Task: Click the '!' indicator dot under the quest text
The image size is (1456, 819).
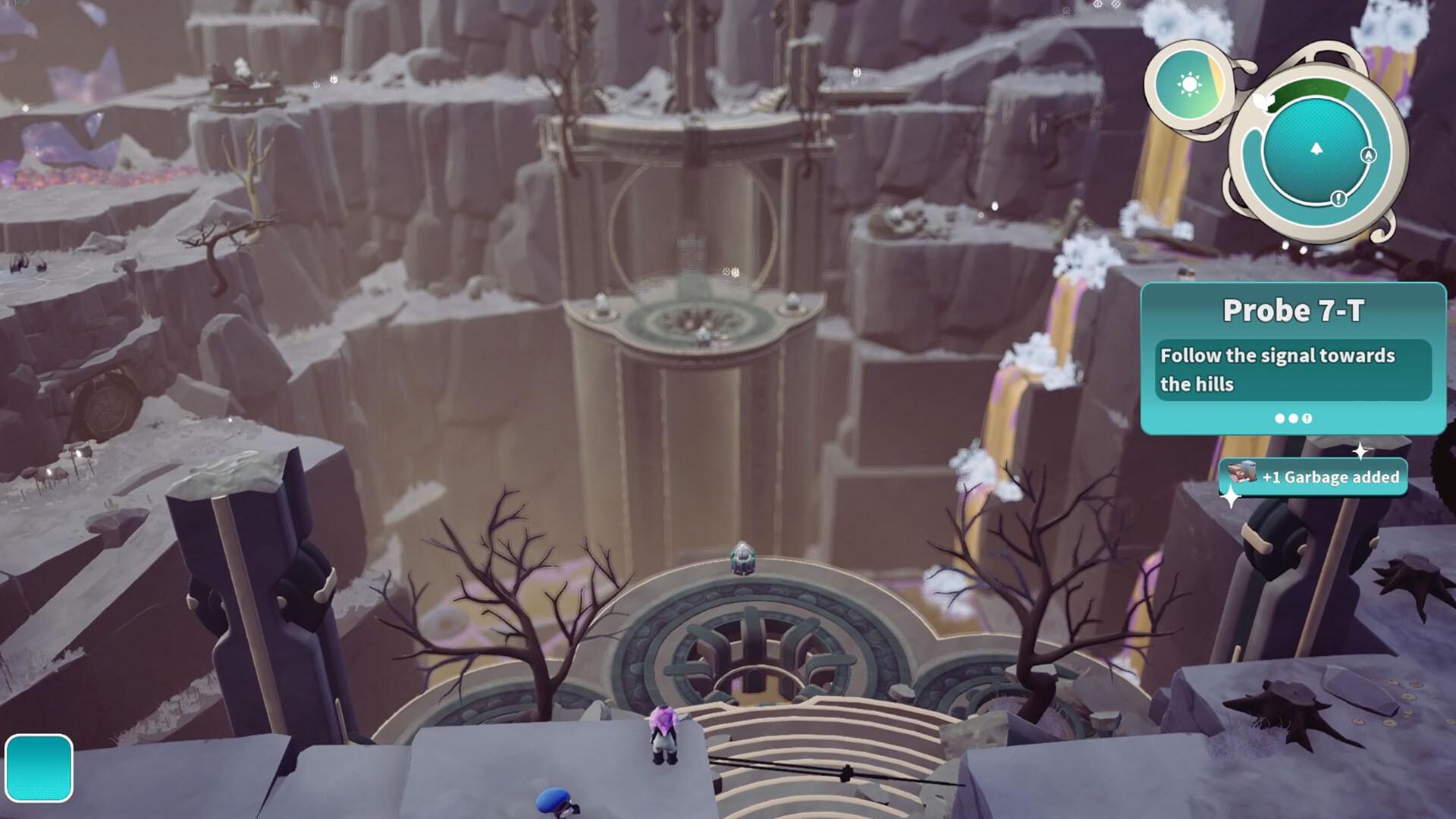Action: click(x=1307, y=419)
